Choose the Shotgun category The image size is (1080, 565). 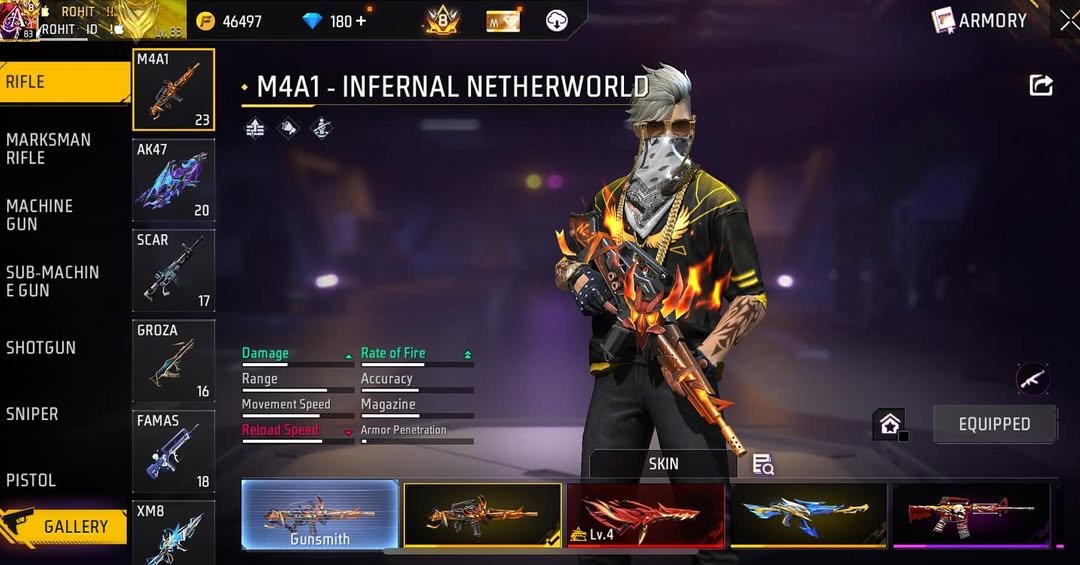41,347
